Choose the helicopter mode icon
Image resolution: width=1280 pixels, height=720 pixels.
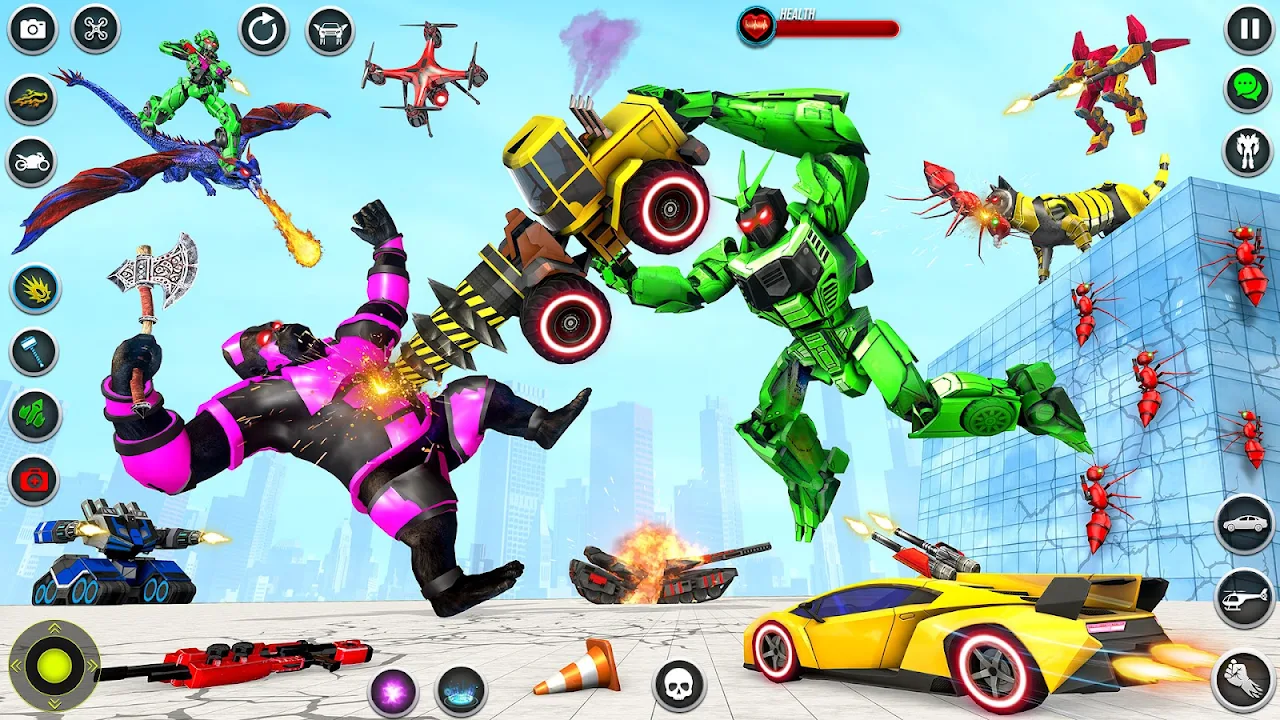click(x=1245, y=598)
